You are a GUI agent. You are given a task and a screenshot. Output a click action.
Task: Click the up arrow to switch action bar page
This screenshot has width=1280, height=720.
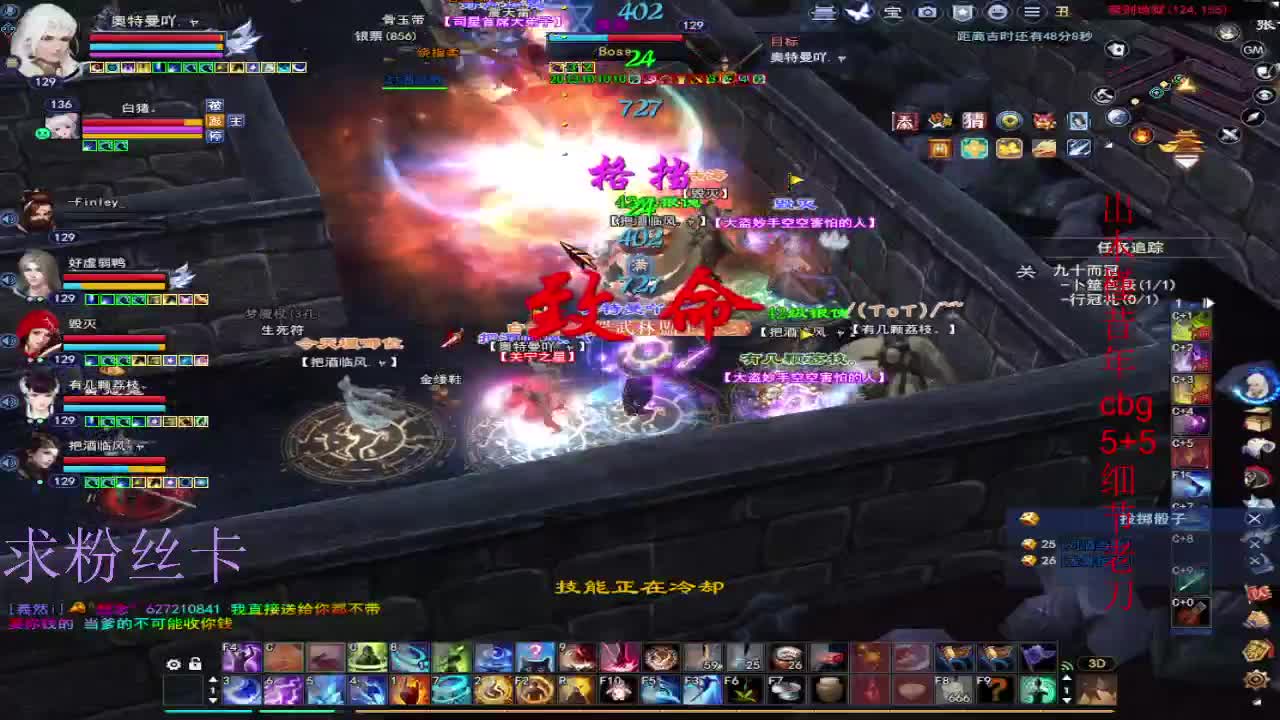pos(213,678)
